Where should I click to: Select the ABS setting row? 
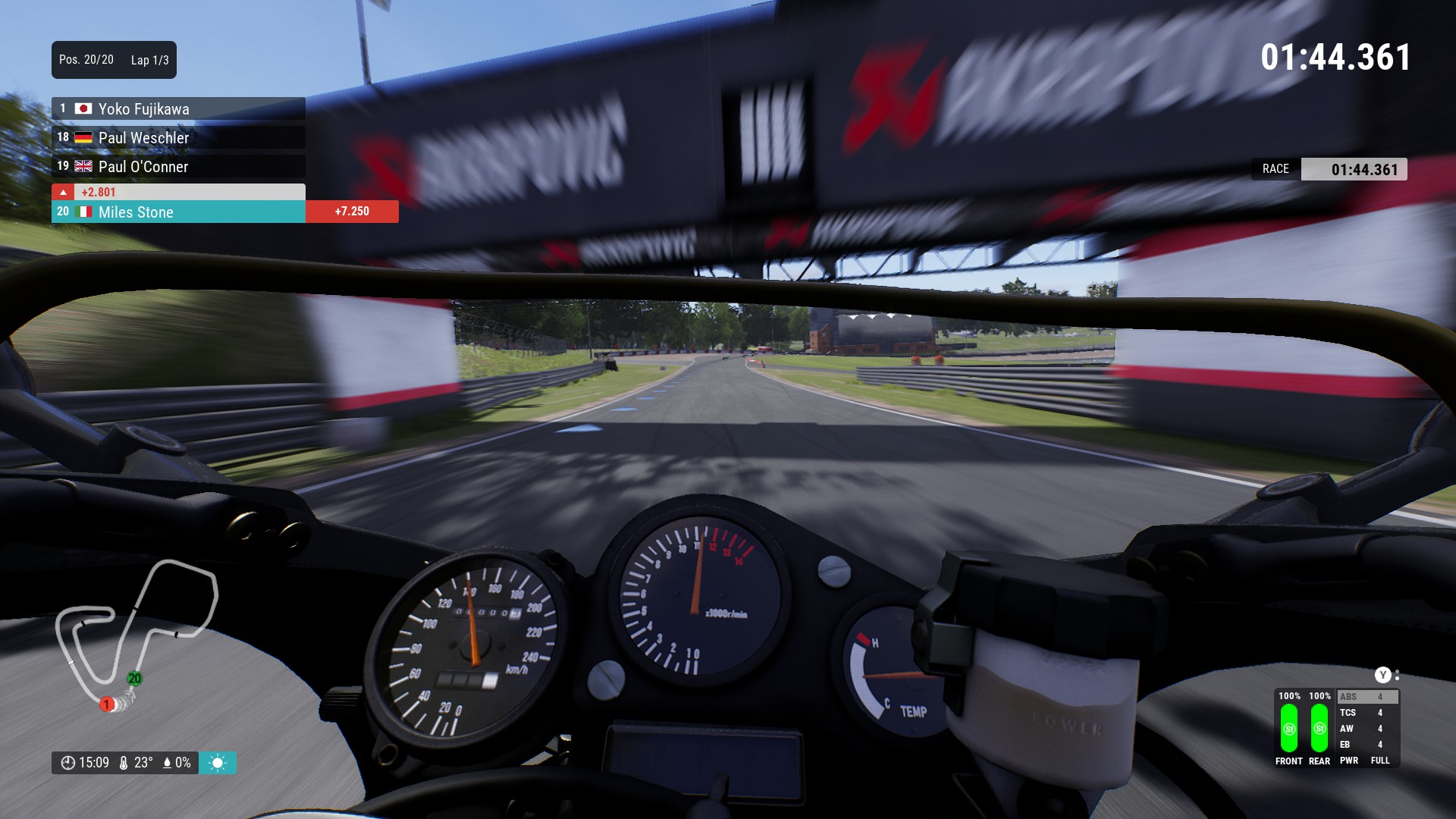coord(1367,697)
